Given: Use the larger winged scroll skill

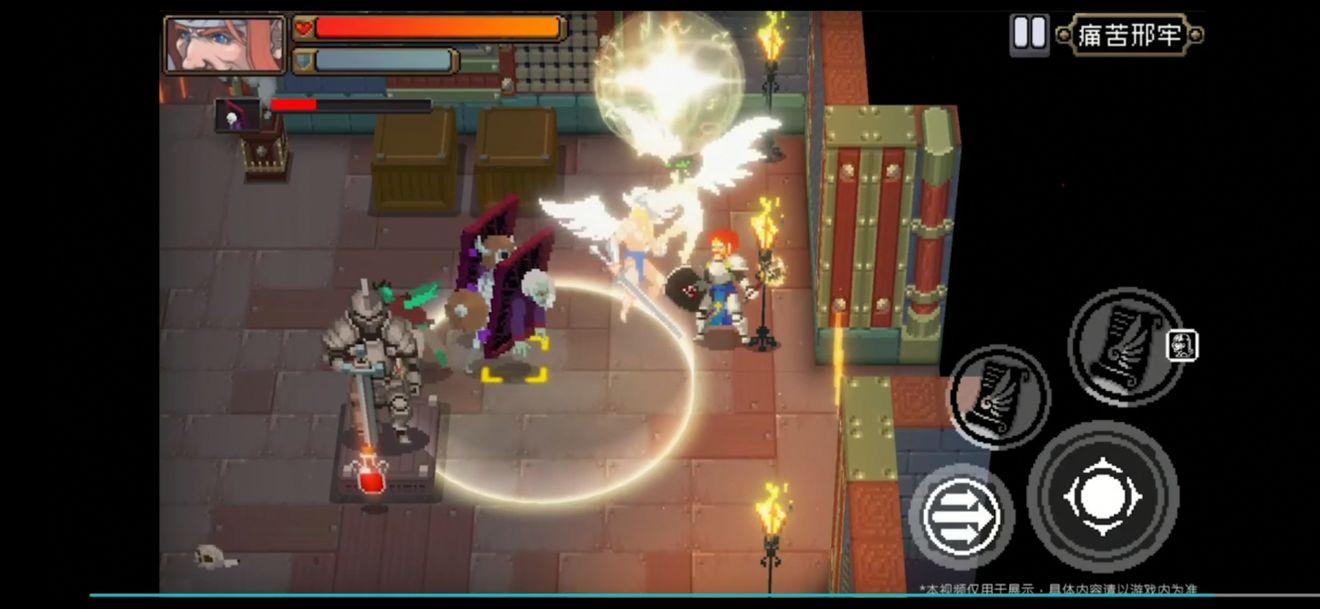Looking at the screenshot, I should 1125,346.
